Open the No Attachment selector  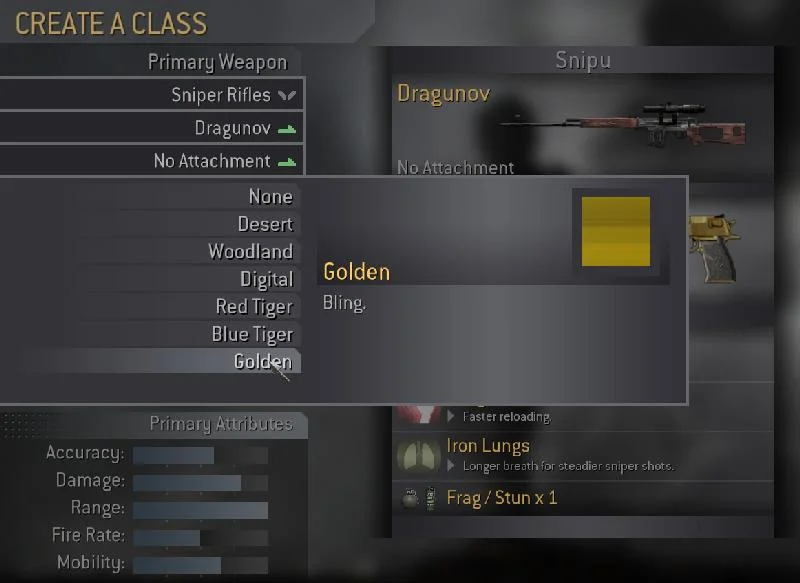click(213, 161)
